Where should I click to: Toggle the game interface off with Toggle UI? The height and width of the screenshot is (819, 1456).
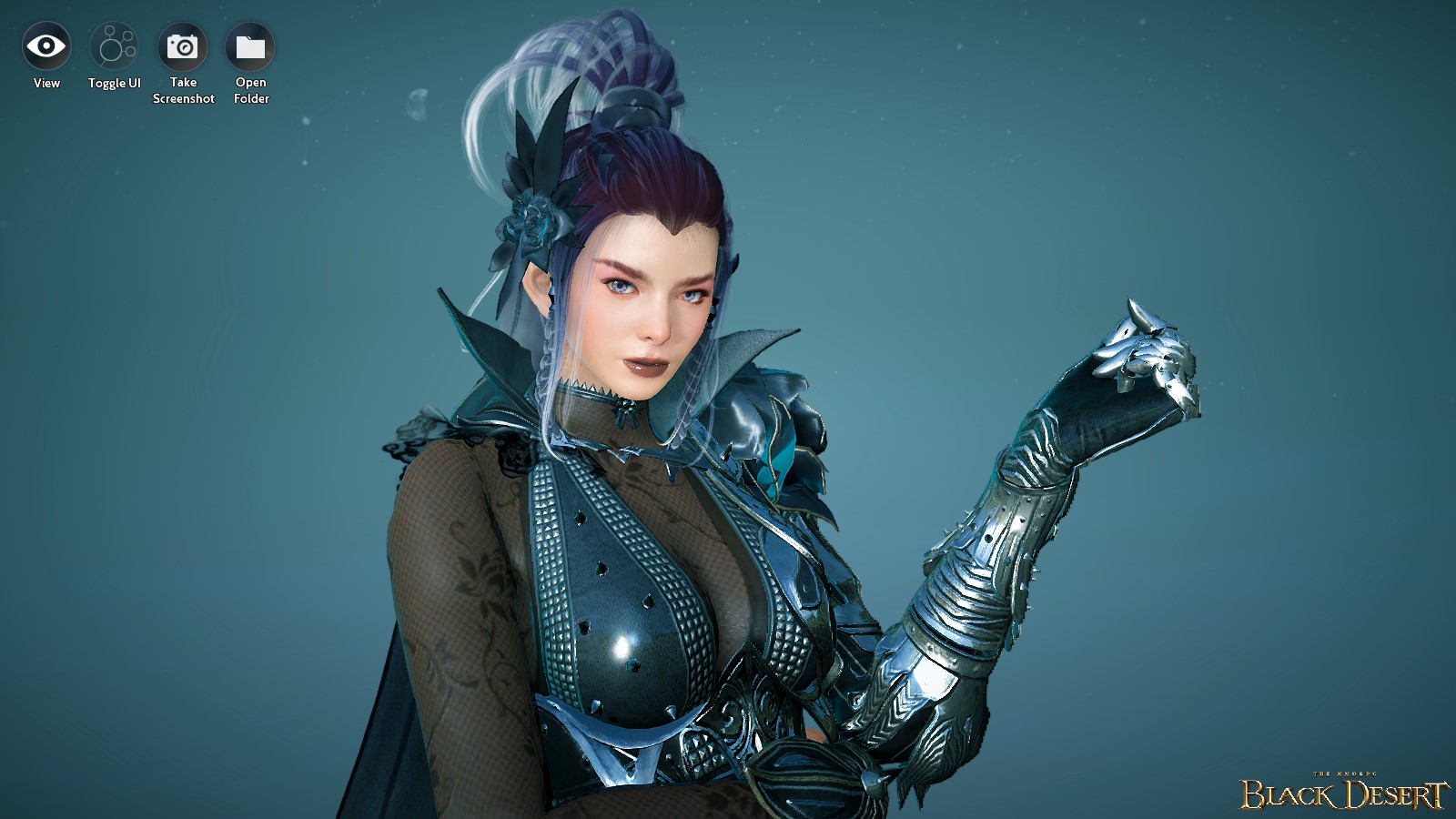(x=114, y=47)
